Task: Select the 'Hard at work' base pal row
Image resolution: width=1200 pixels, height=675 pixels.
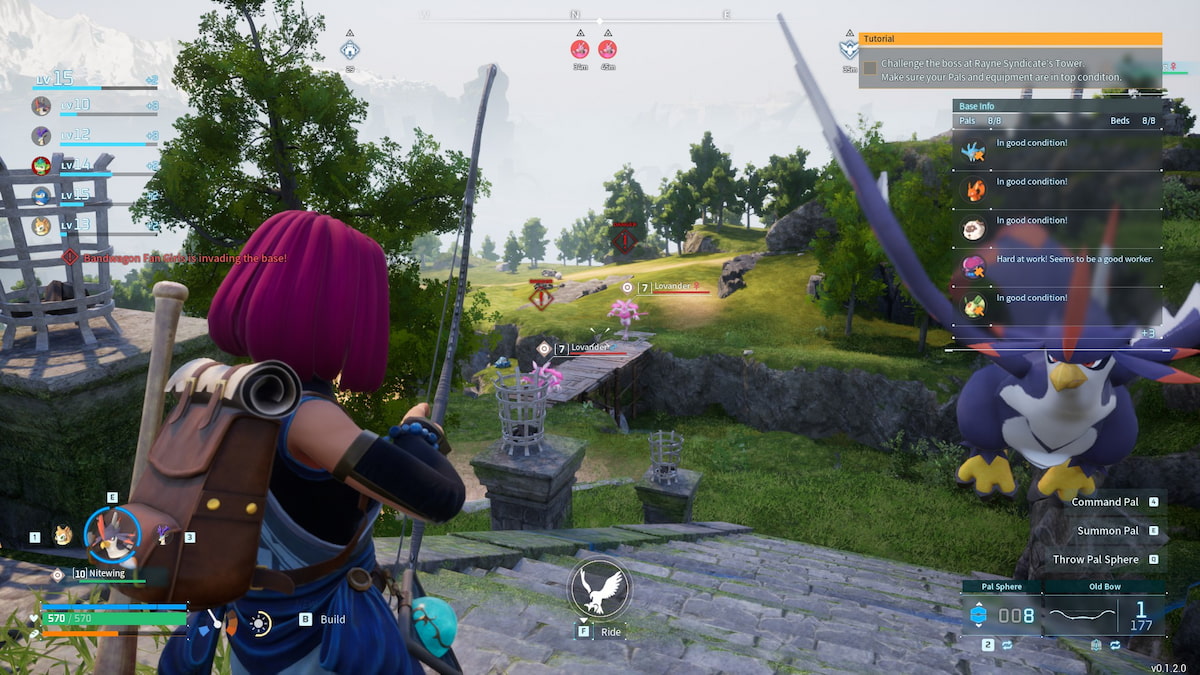Action: tap(1057, 266)
